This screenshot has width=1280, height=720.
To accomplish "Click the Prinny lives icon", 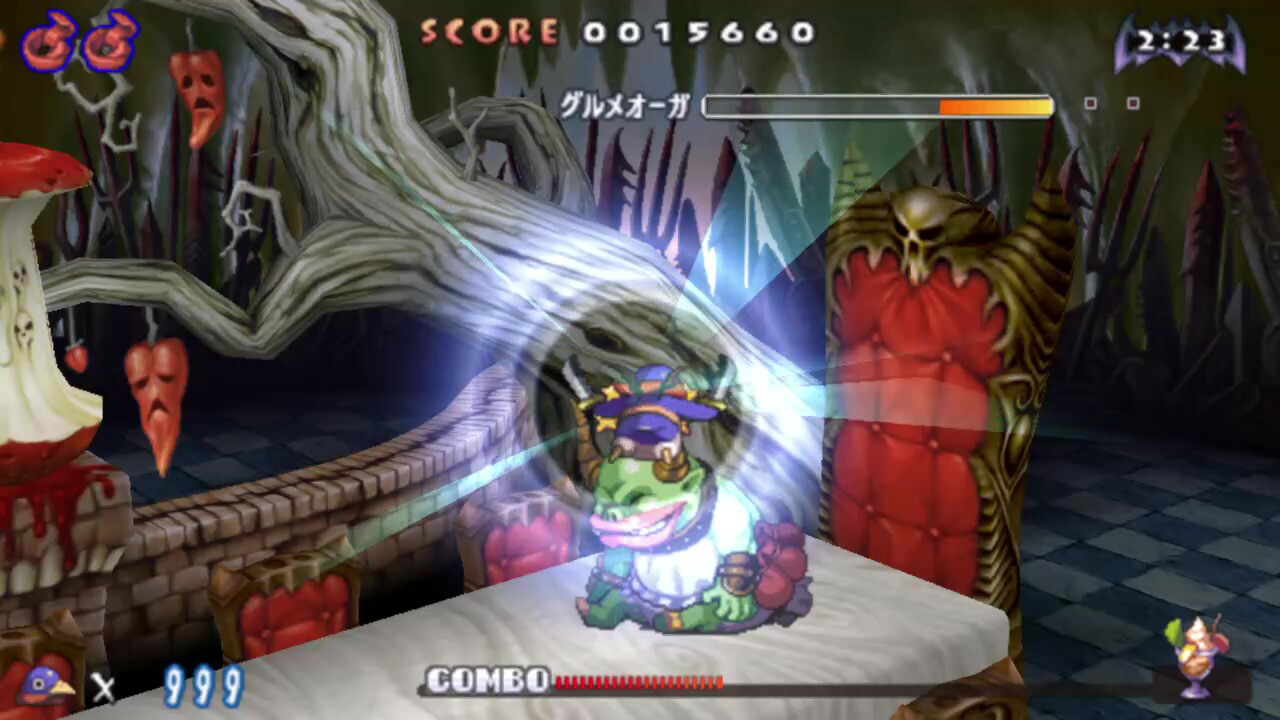I will point(46,685).
